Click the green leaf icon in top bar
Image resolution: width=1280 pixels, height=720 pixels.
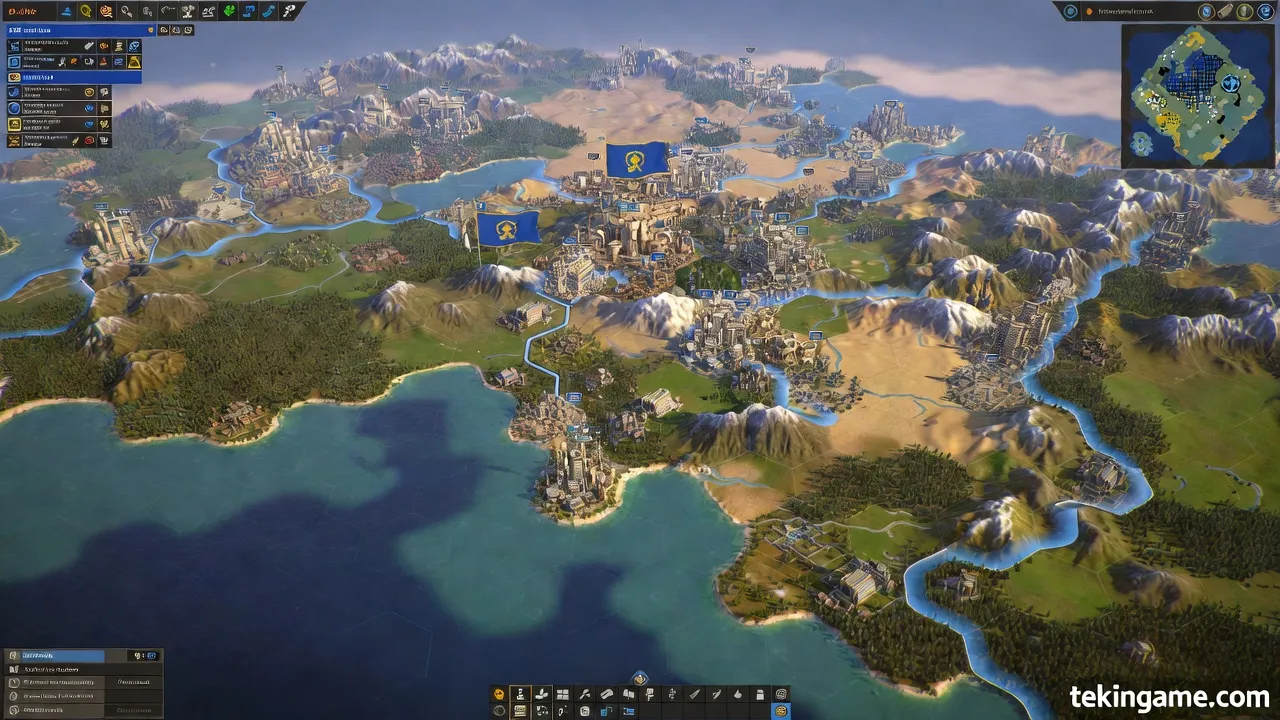point(228,11)
